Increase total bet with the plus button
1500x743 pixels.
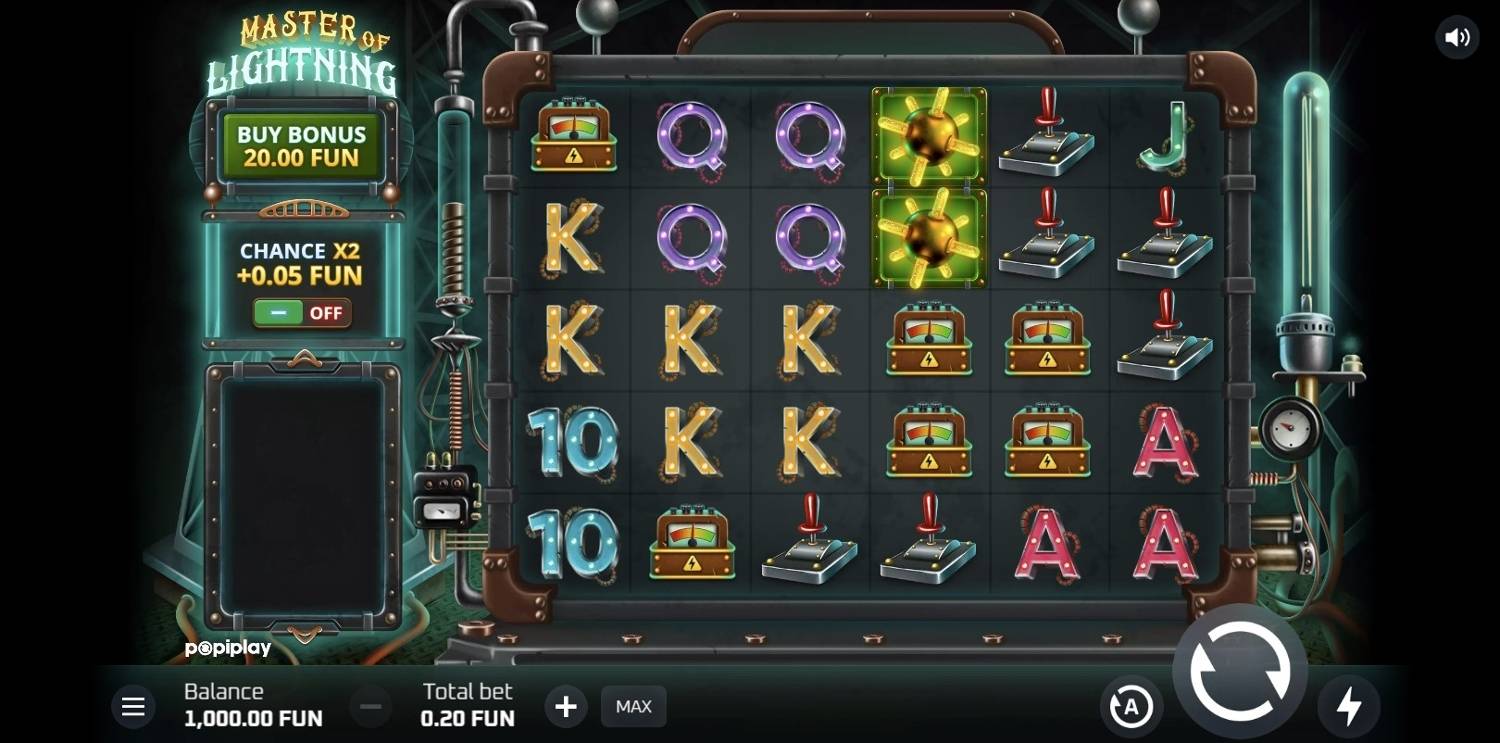pyautogui.click(x=566, y=707)
